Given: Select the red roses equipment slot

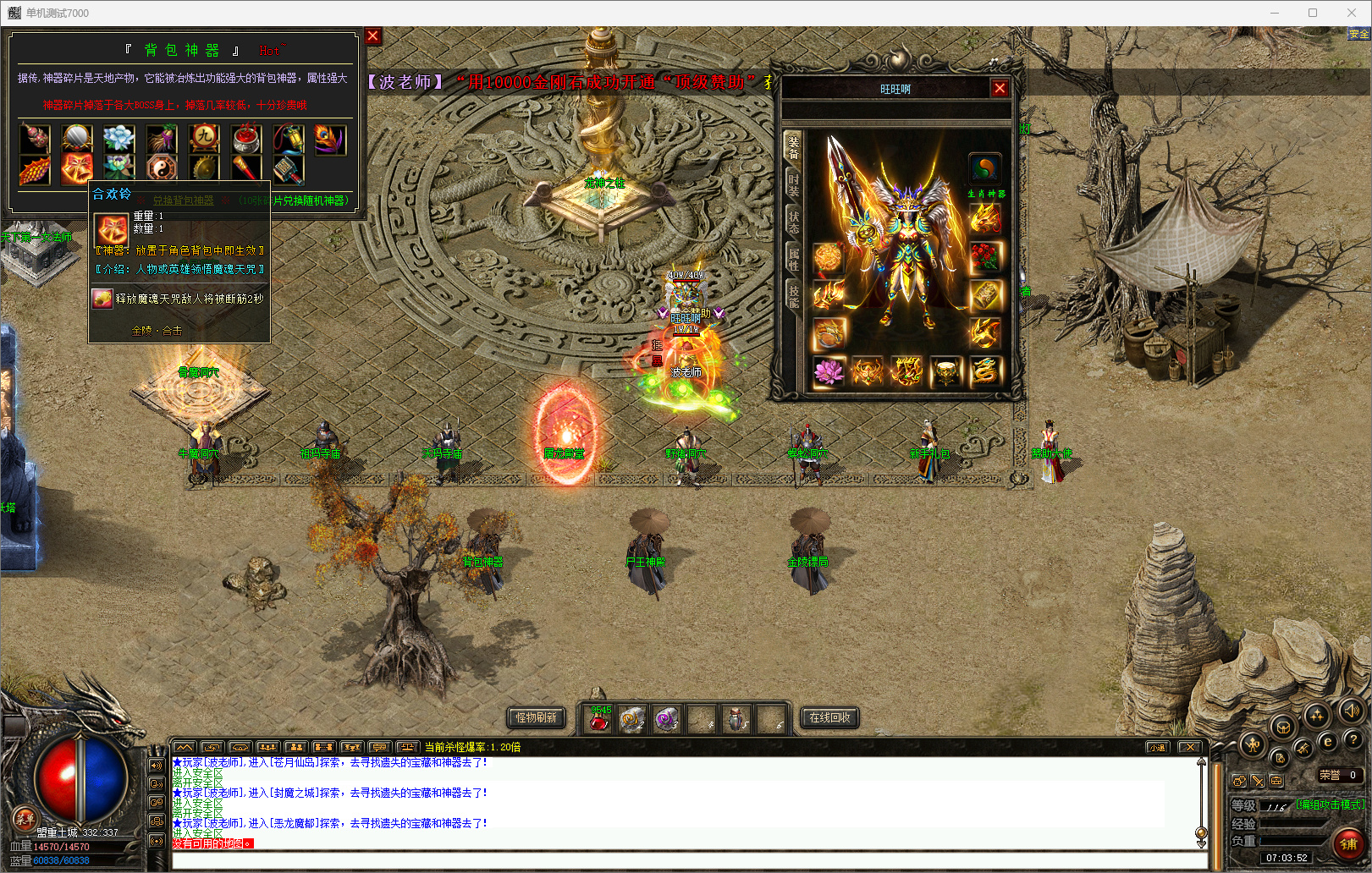Looking at the screenshot, I should coord(985,255).
